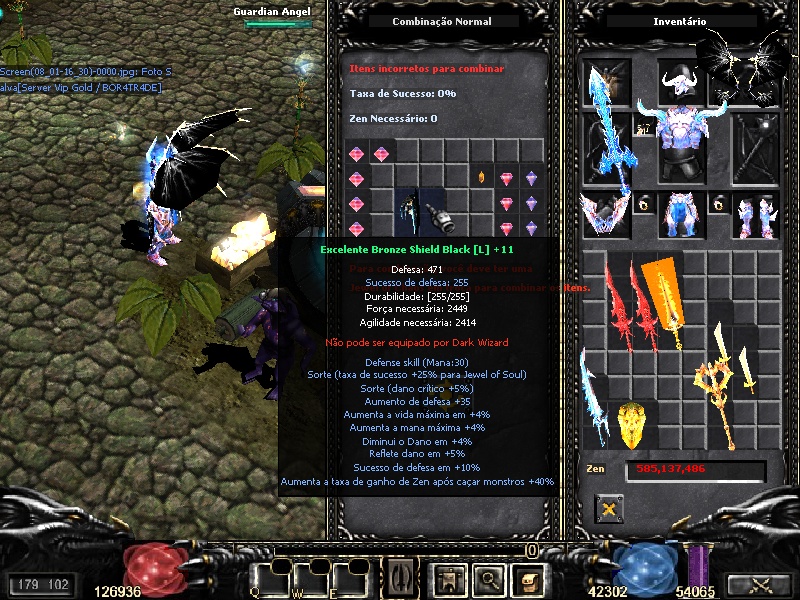800x600 pixels.
Task: Select the equipped pants slot
Action: point(683,214)
